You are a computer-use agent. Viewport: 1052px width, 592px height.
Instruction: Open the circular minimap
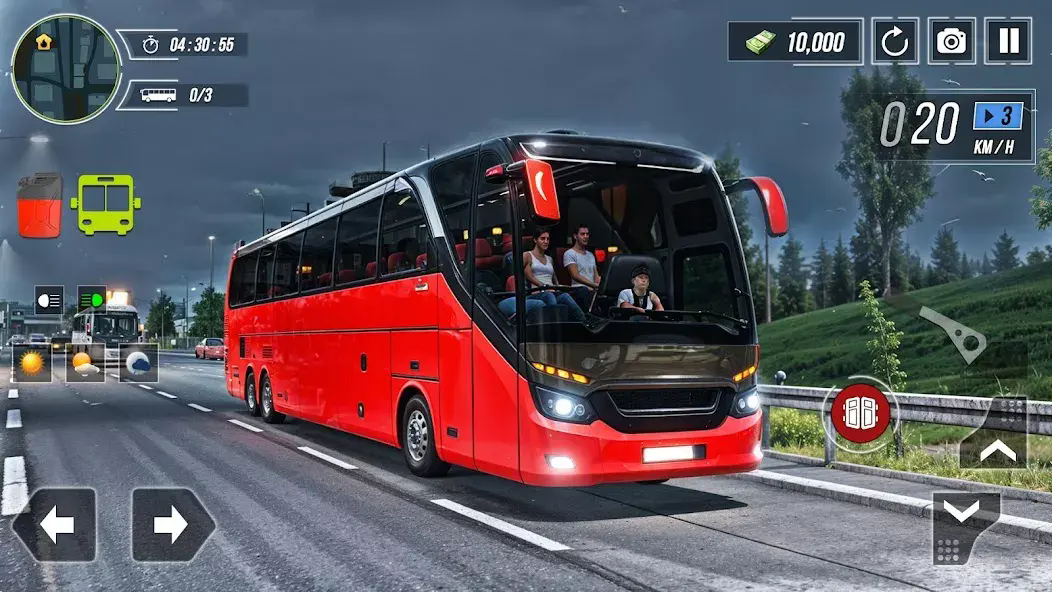click(66, 69)
